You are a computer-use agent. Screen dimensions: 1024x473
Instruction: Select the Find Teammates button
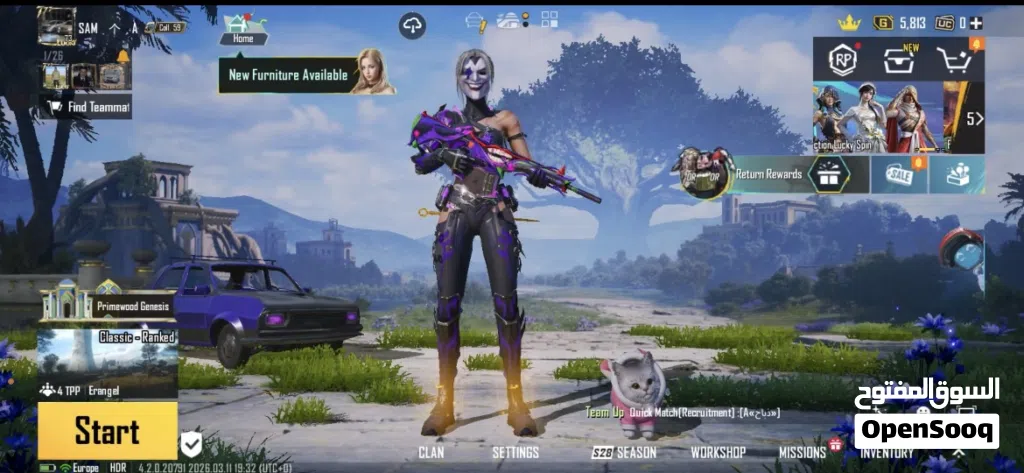(86, 106)
